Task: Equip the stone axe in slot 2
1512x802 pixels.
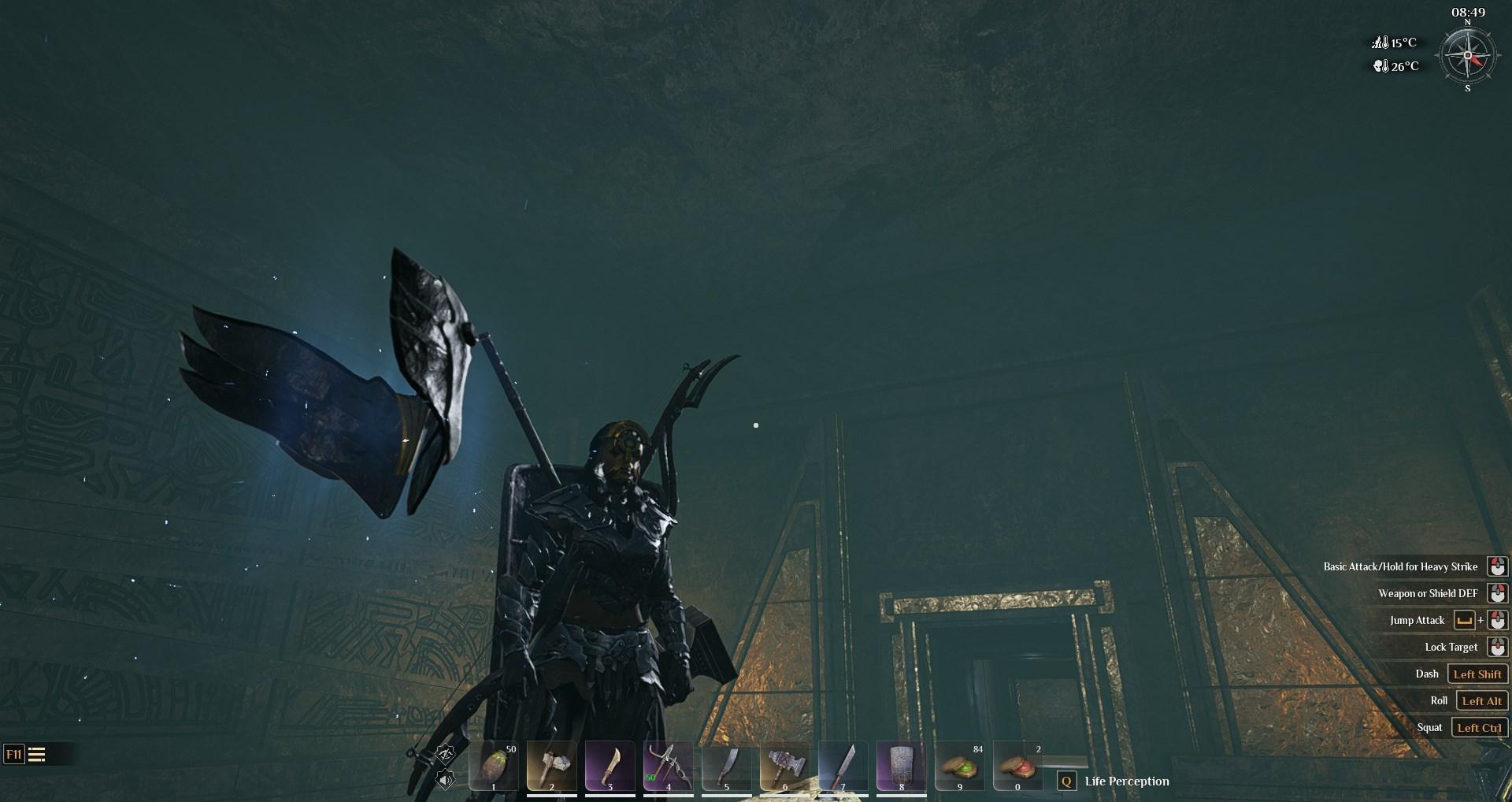Action: (551, 765)
